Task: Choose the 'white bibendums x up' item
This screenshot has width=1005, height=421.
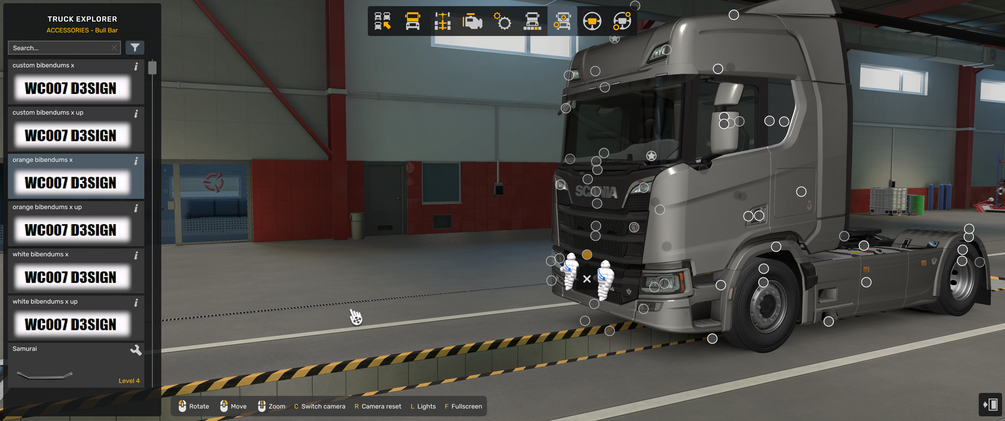Action: (71, 323)
